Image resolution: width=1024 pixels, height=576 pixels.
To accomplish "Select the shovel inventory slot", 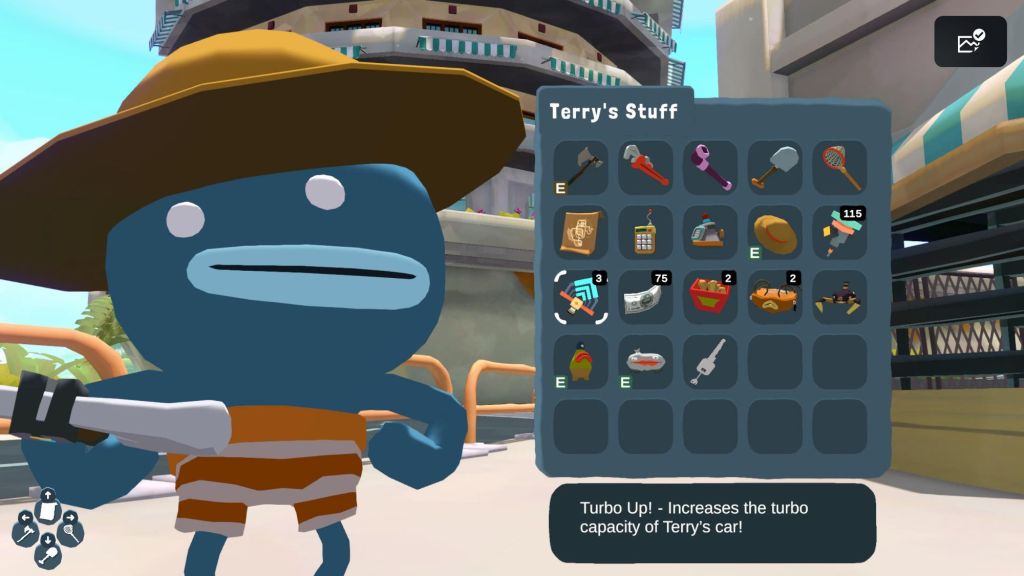I will pos(775,167).
